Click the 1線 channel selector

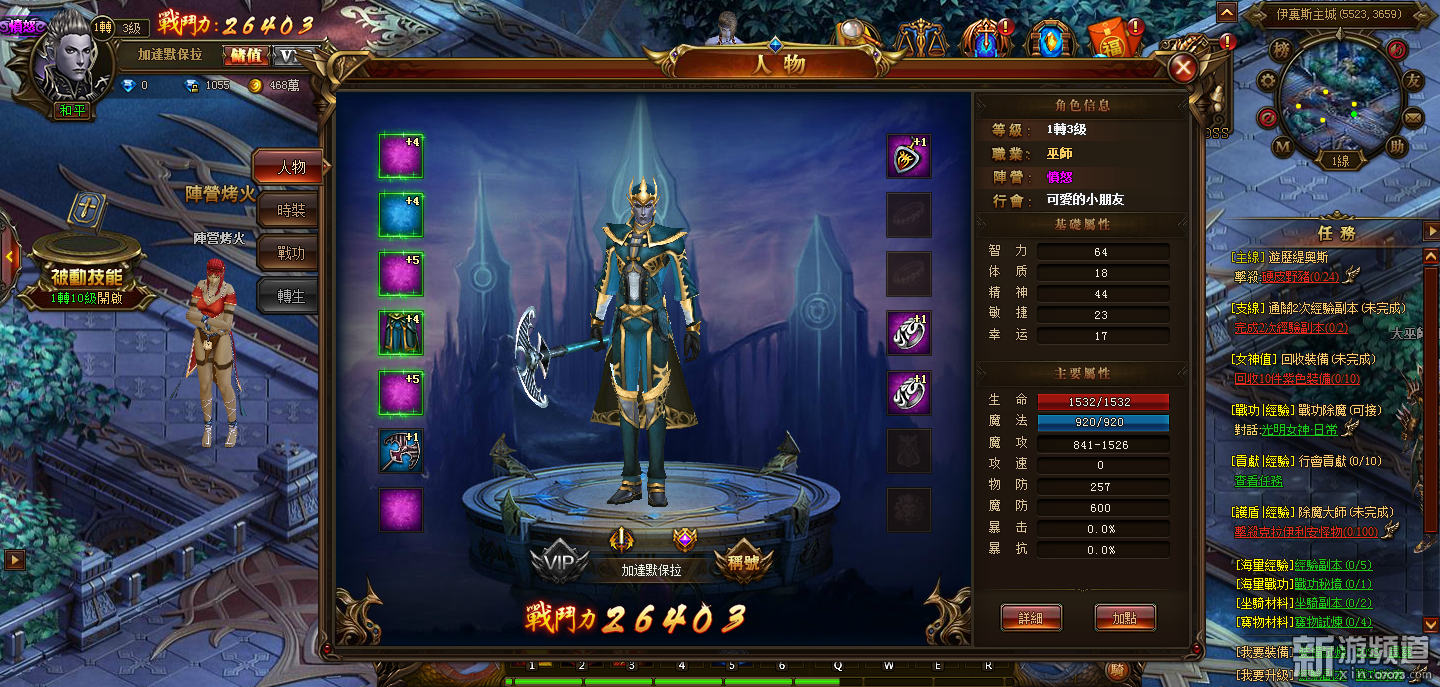(x=1340, y=161)
